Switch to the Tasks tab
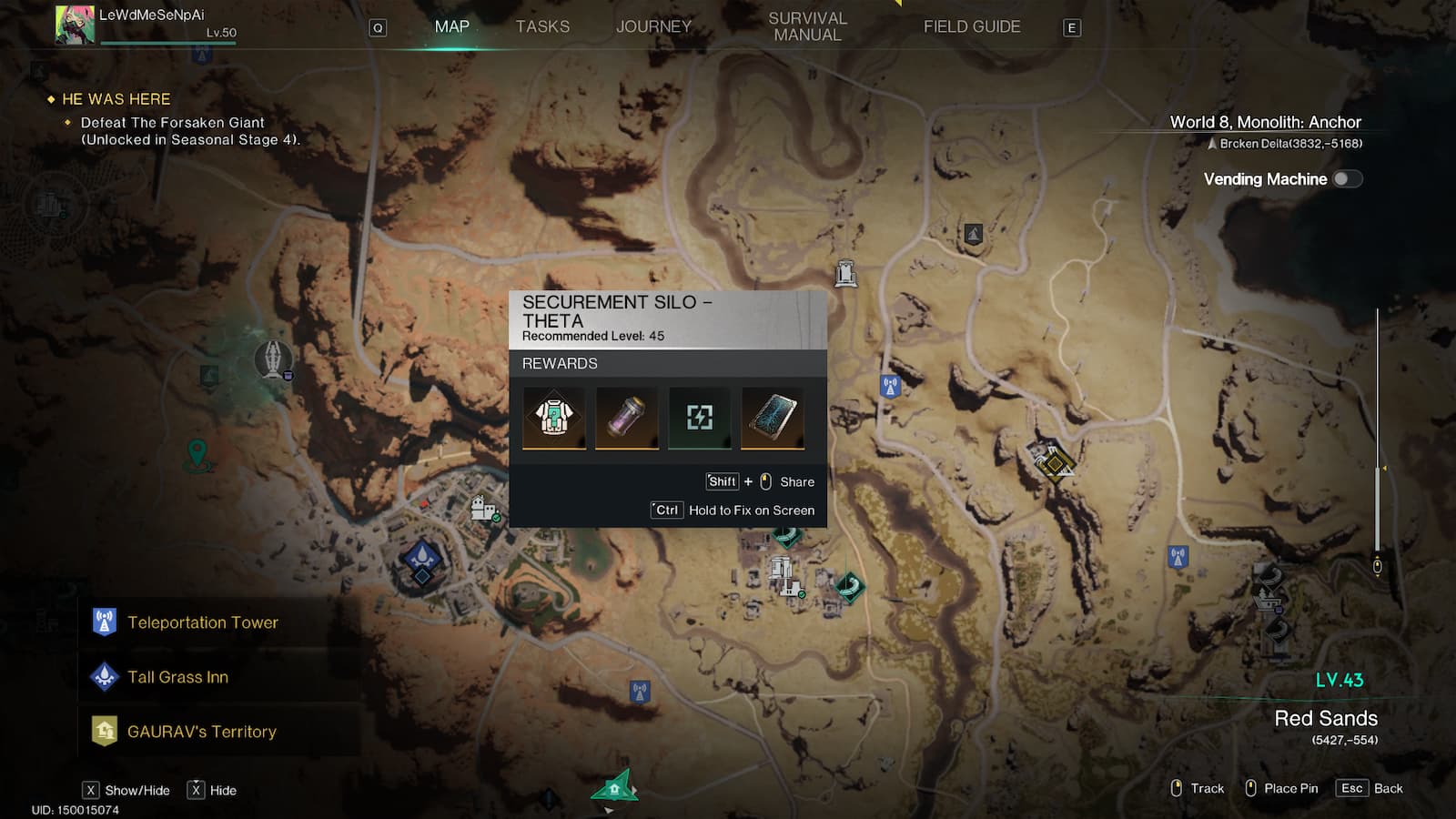This screenshot has height=819, width=1456. point(542,27)
